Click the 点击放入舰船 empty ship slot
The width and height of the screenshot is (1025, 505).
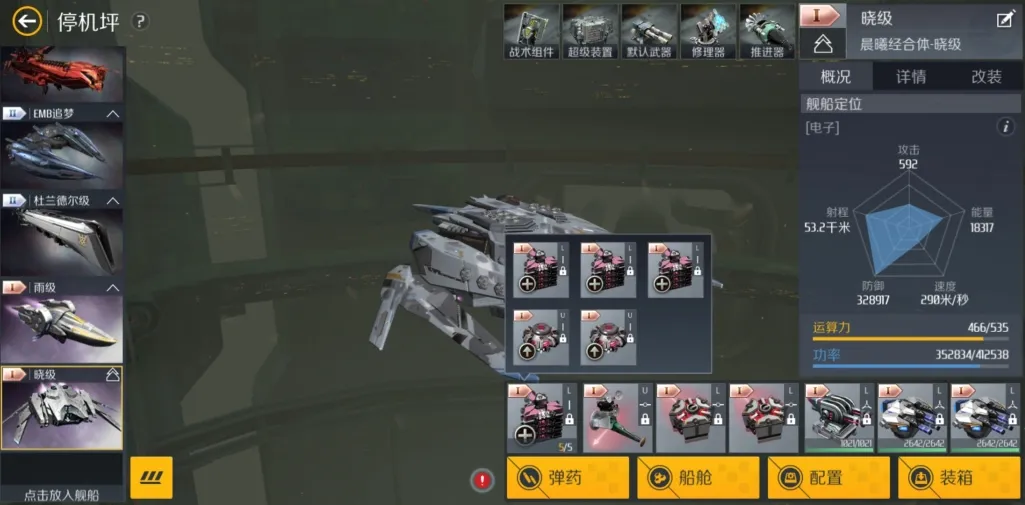tap(62, 477)
